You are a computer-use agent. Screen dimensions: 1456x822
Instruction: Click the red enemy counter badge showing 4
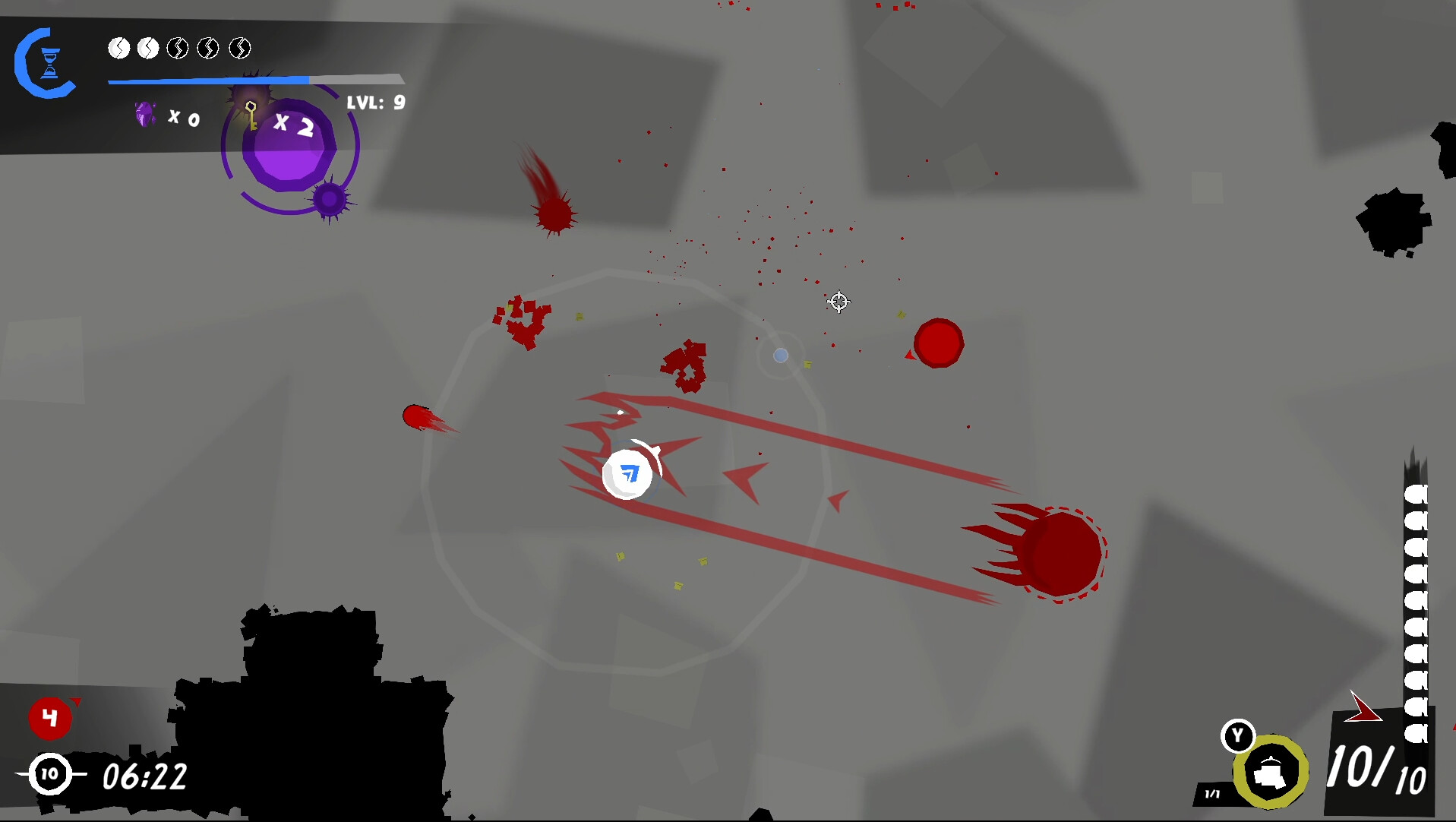[x=50, y=718]
